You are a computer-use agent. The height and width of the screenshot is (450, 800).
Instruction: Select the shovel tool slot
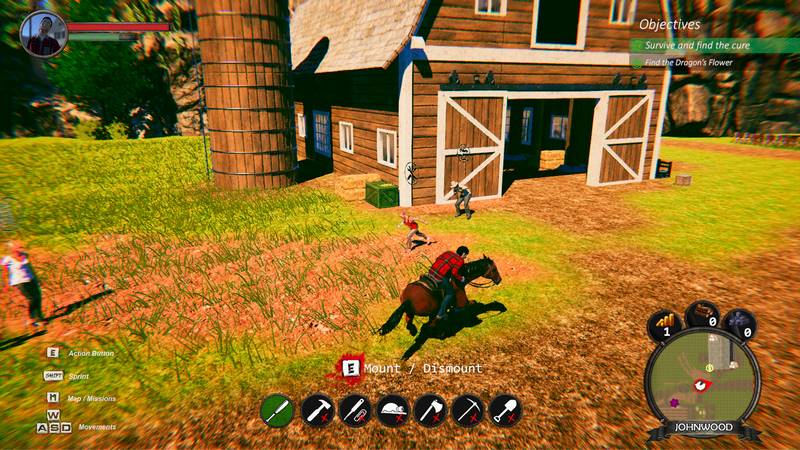[505, 409]
